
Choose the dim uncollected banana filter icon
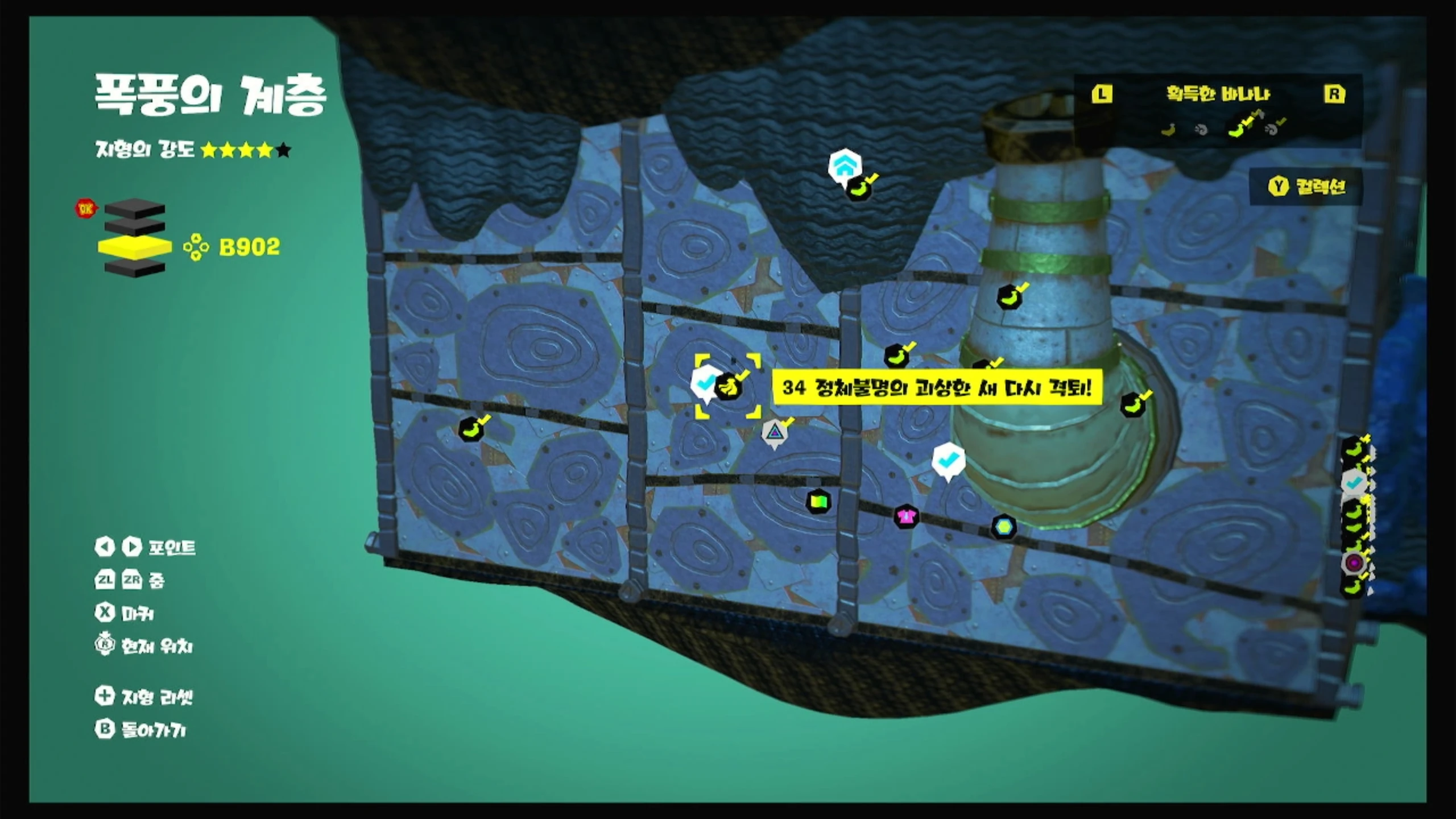point(1168,131)
